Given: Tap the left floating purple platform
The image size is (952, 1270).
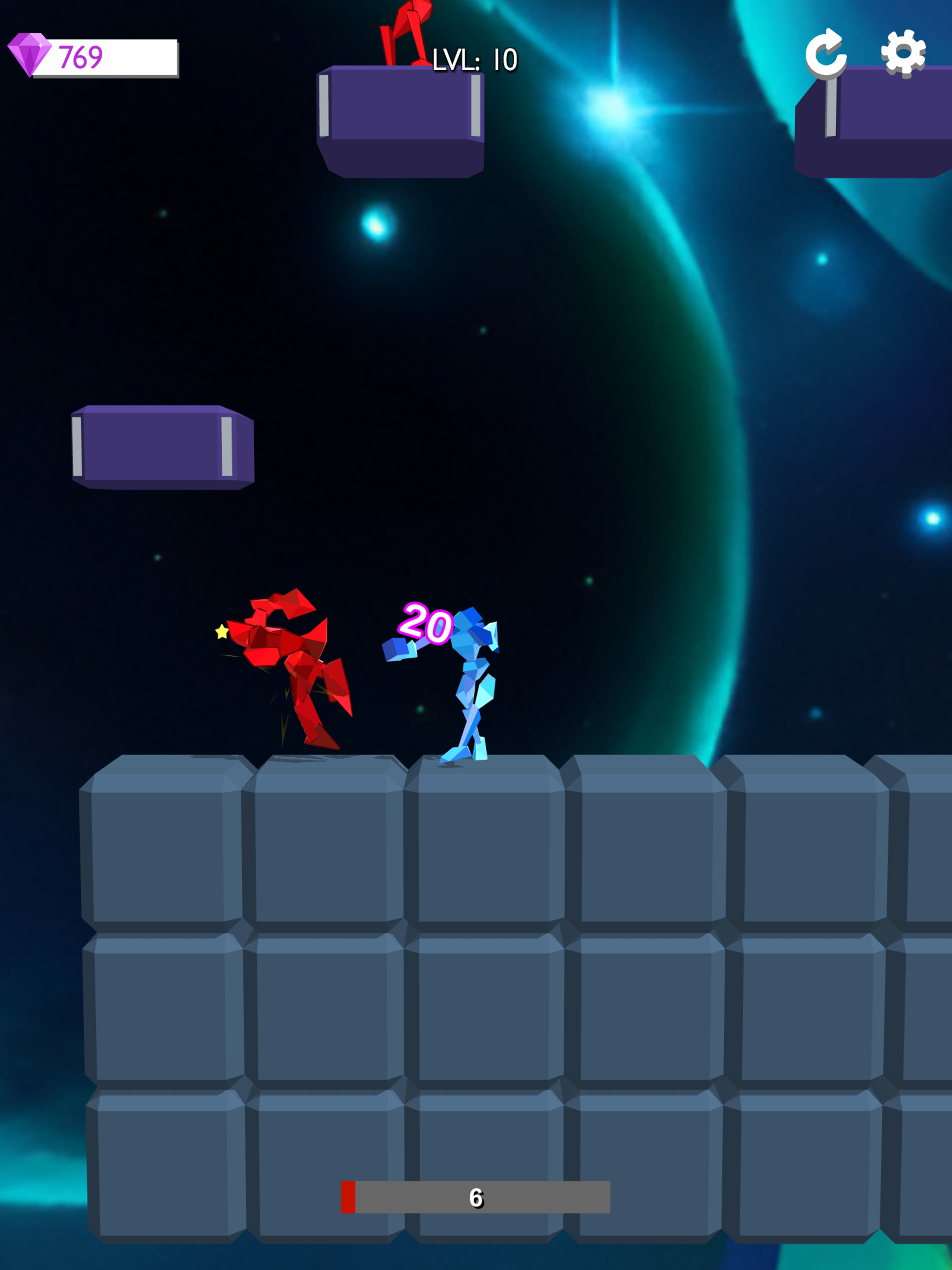Looking at the screenshot, I should pos(164,445).
